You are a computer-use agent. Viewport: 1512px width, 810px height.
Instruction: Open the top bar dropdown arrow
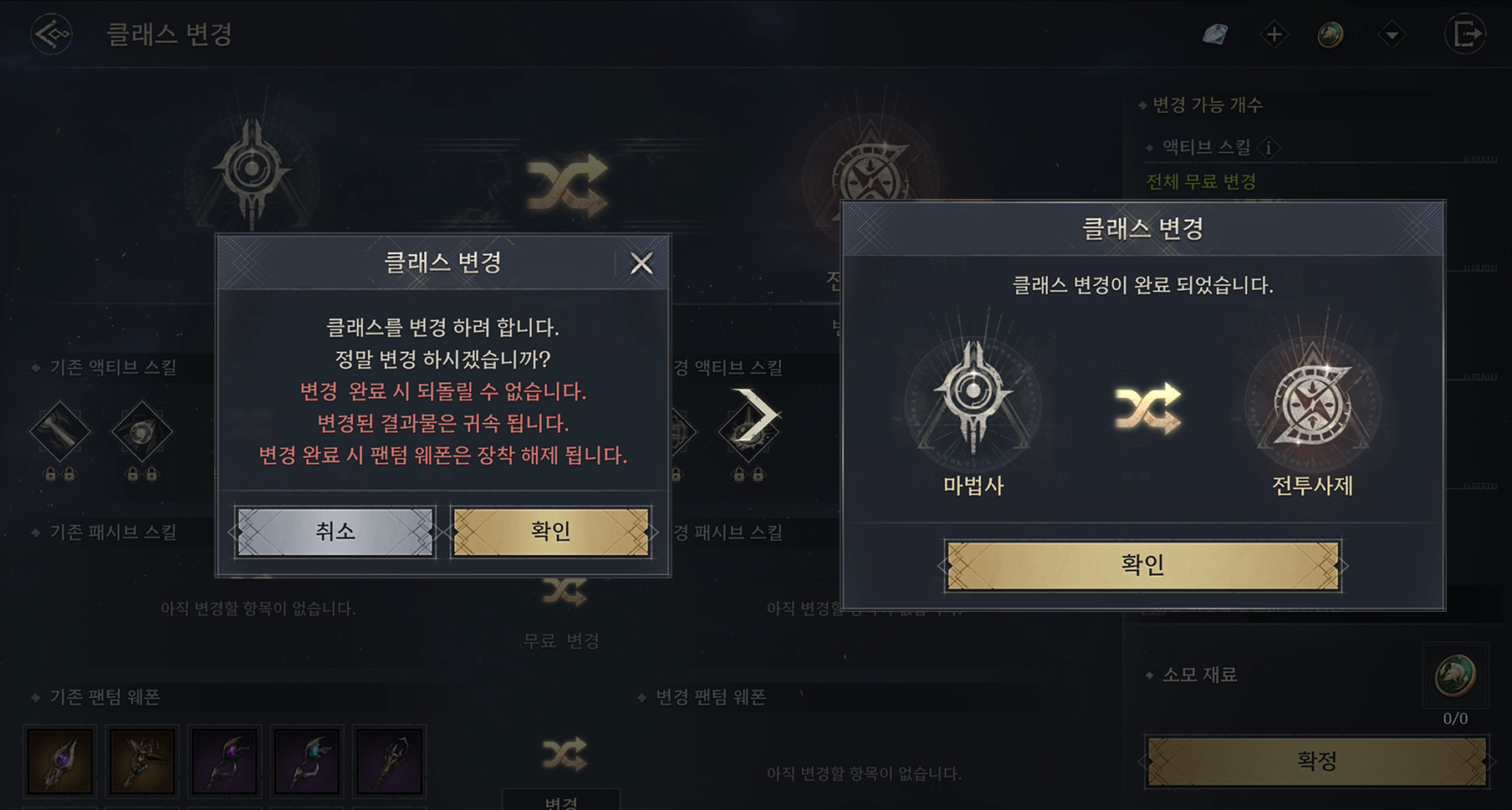(1392, 35)
